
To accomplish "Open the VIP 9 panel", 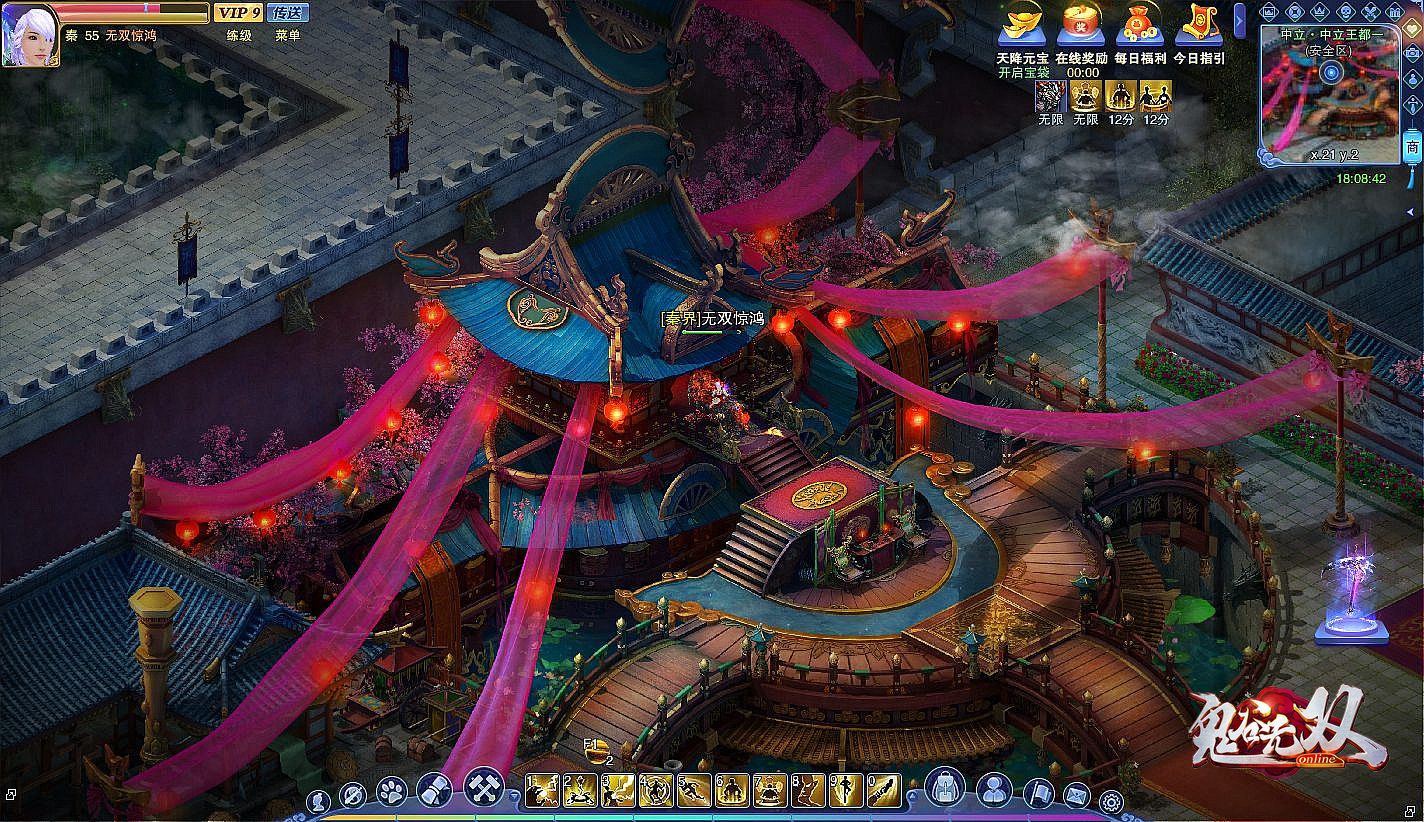I will [238, 13].
